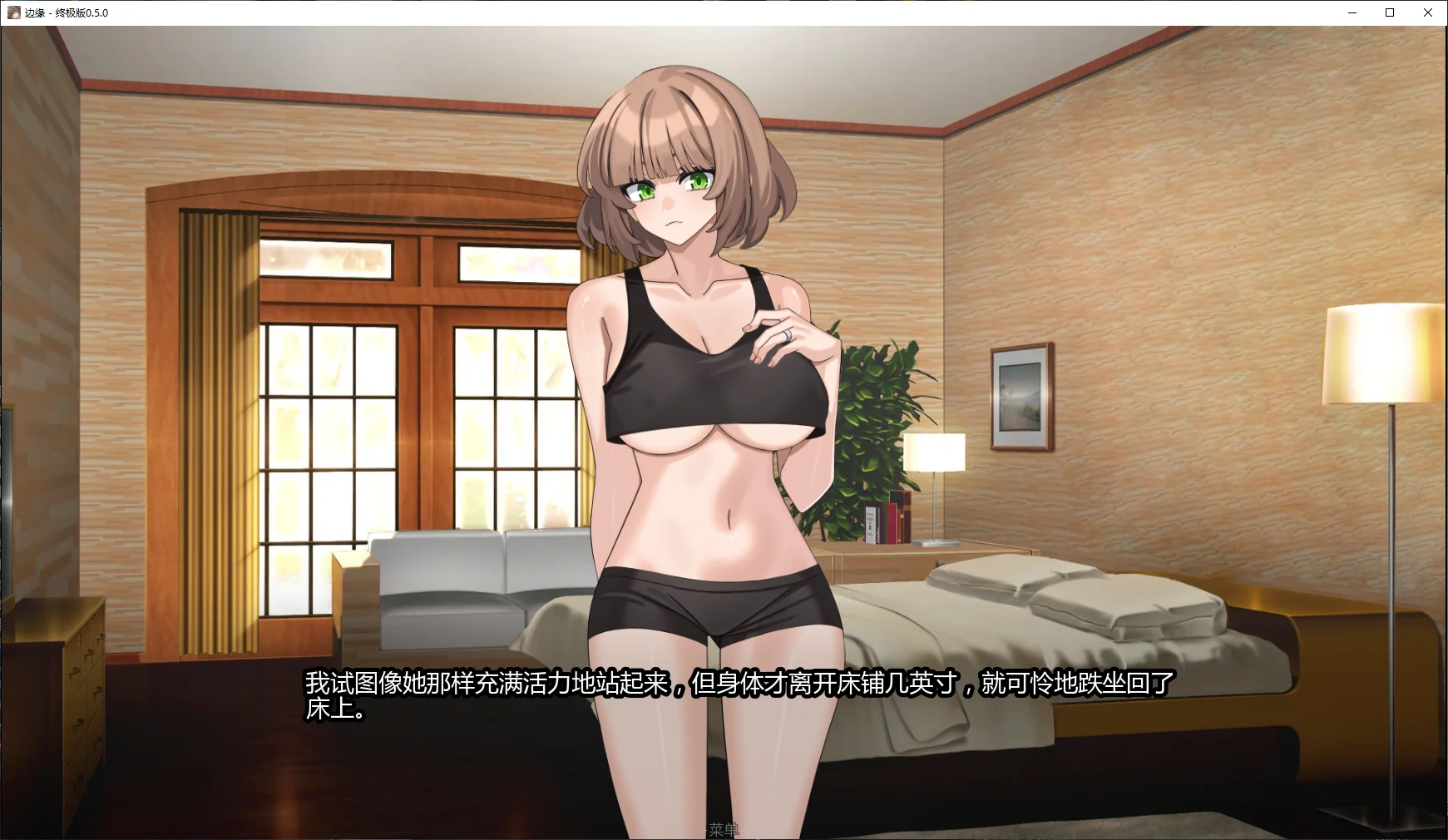Maximize the 边缘 game window
The width and height of the screenshot is (1448, 840).
1389,12
